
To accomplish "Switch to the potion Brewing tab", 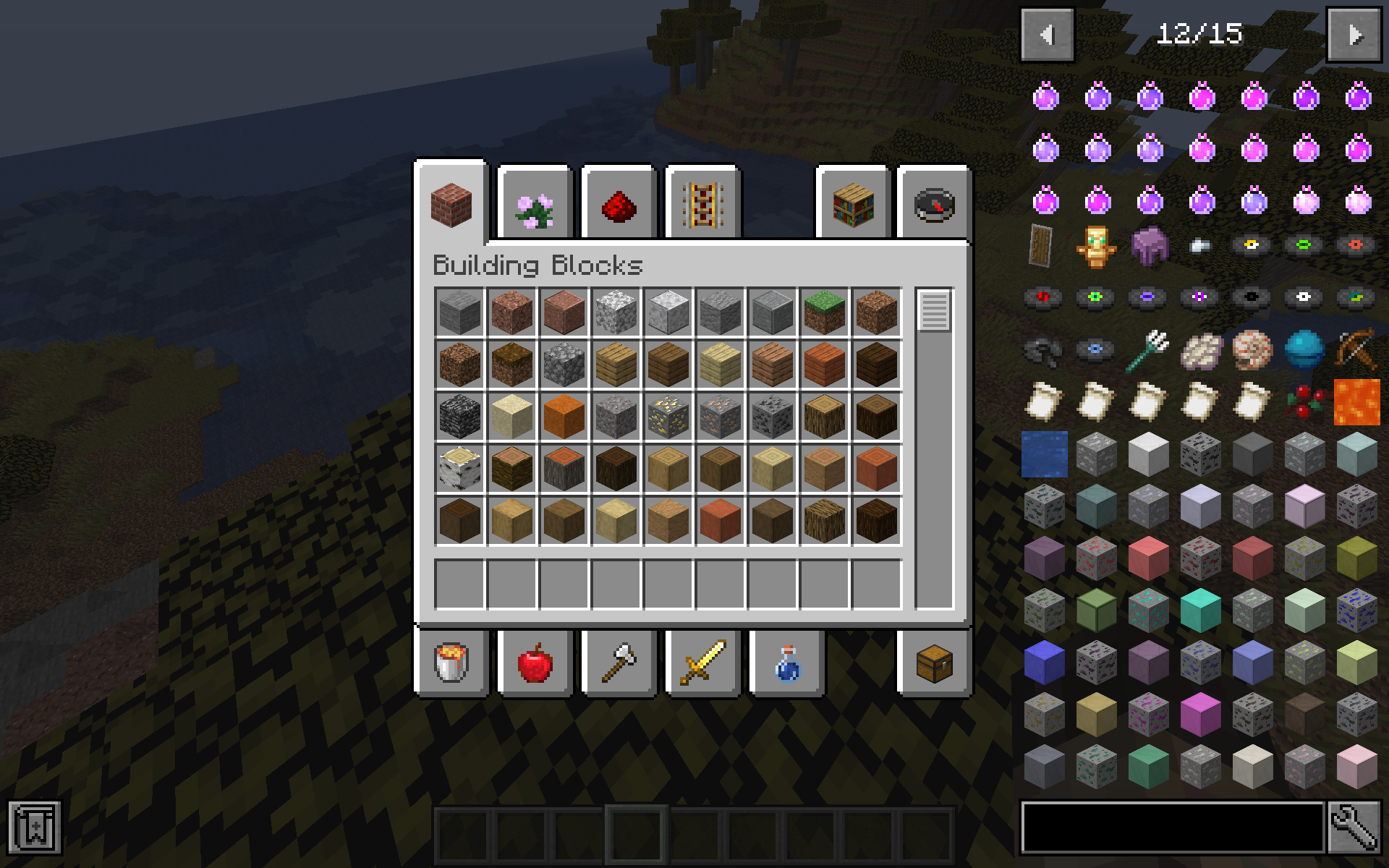I will [786, 662].
